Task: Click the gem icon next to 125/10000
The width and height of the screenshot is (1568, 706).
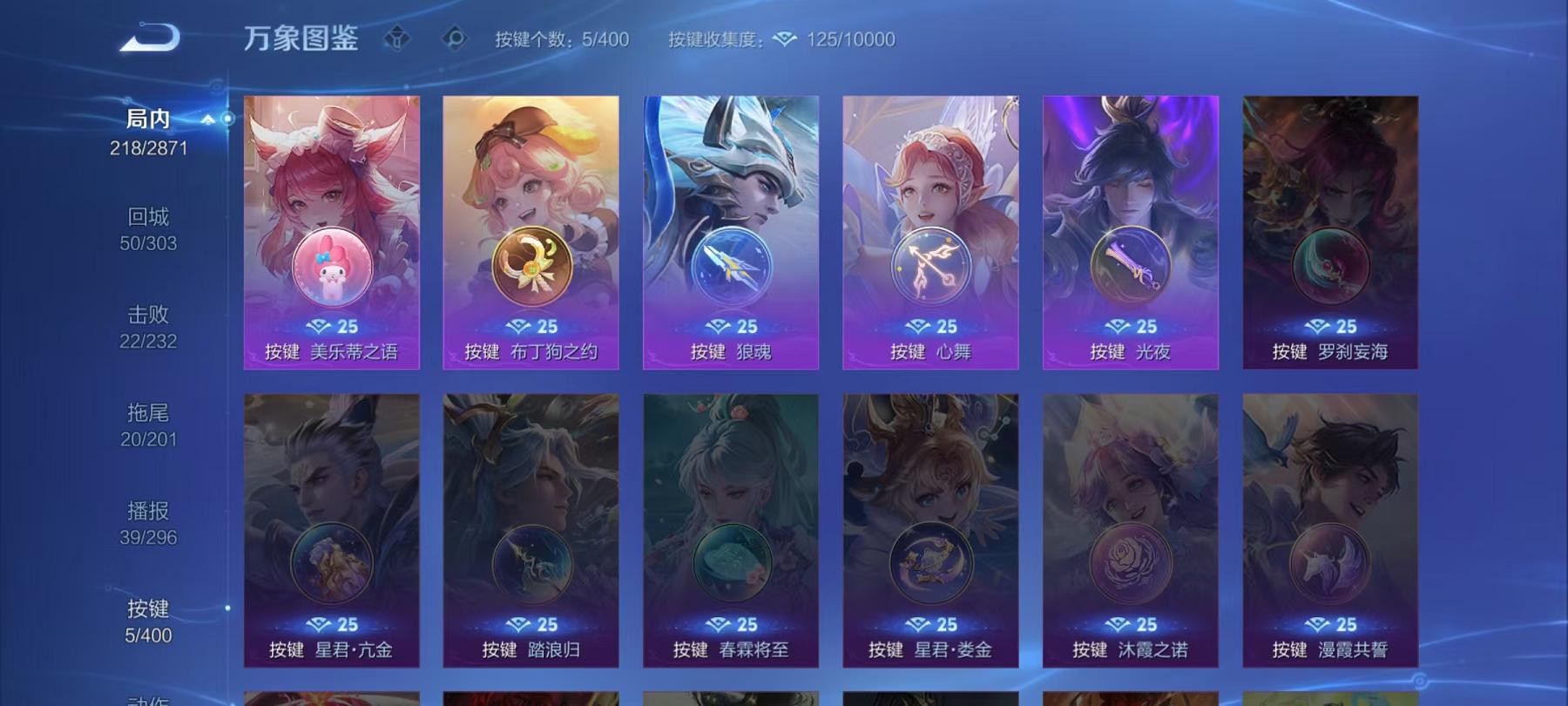Action: [x=785, y=39]
